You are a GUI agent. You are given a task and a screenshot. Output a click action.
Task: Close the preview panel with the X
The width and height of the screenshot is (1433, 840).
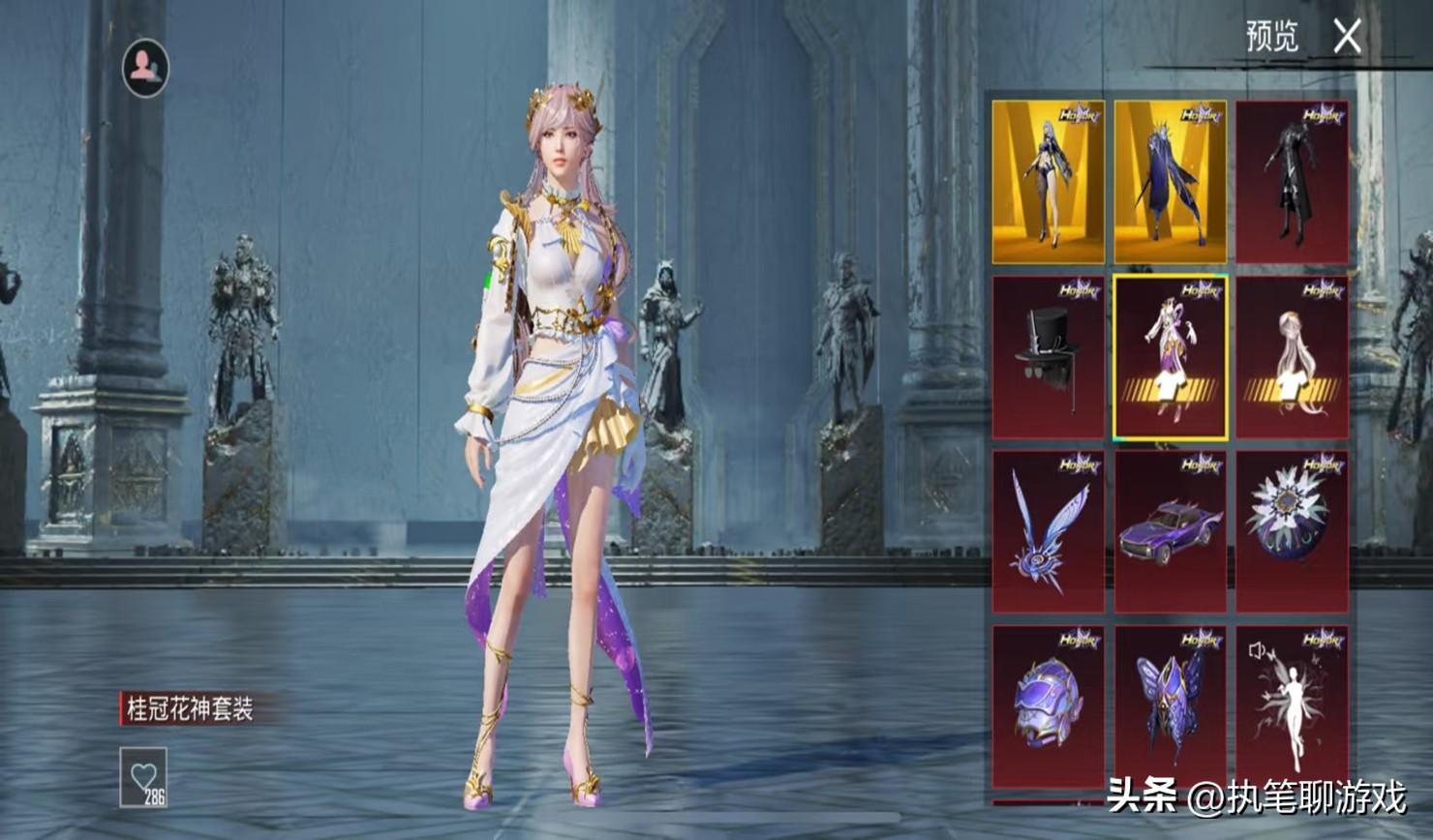(x=1347, y=38)
